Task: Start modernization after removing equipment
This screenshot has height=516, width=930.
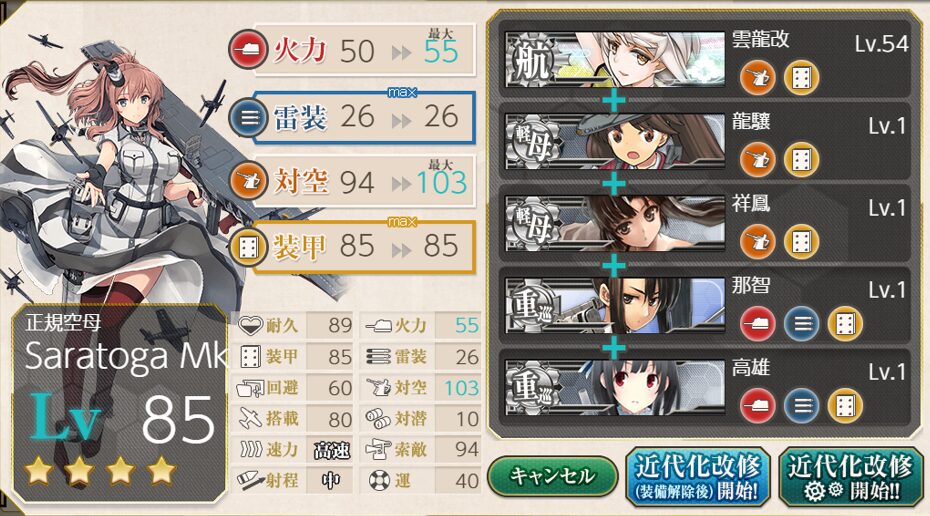Action: [x=697, y=476]
